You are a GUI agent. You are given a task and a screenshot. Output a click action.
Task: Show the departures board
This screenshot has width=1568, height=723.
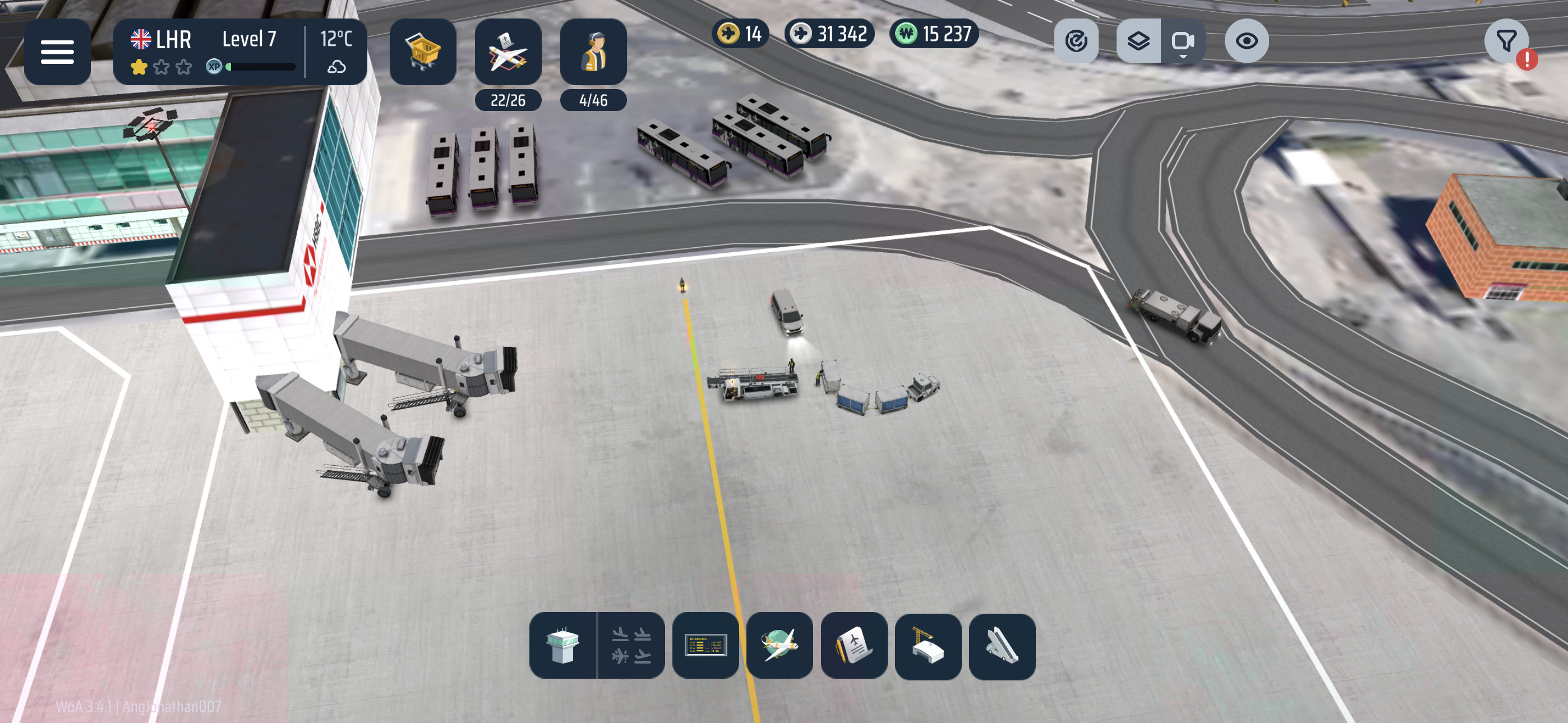click(x=705, y=645)
